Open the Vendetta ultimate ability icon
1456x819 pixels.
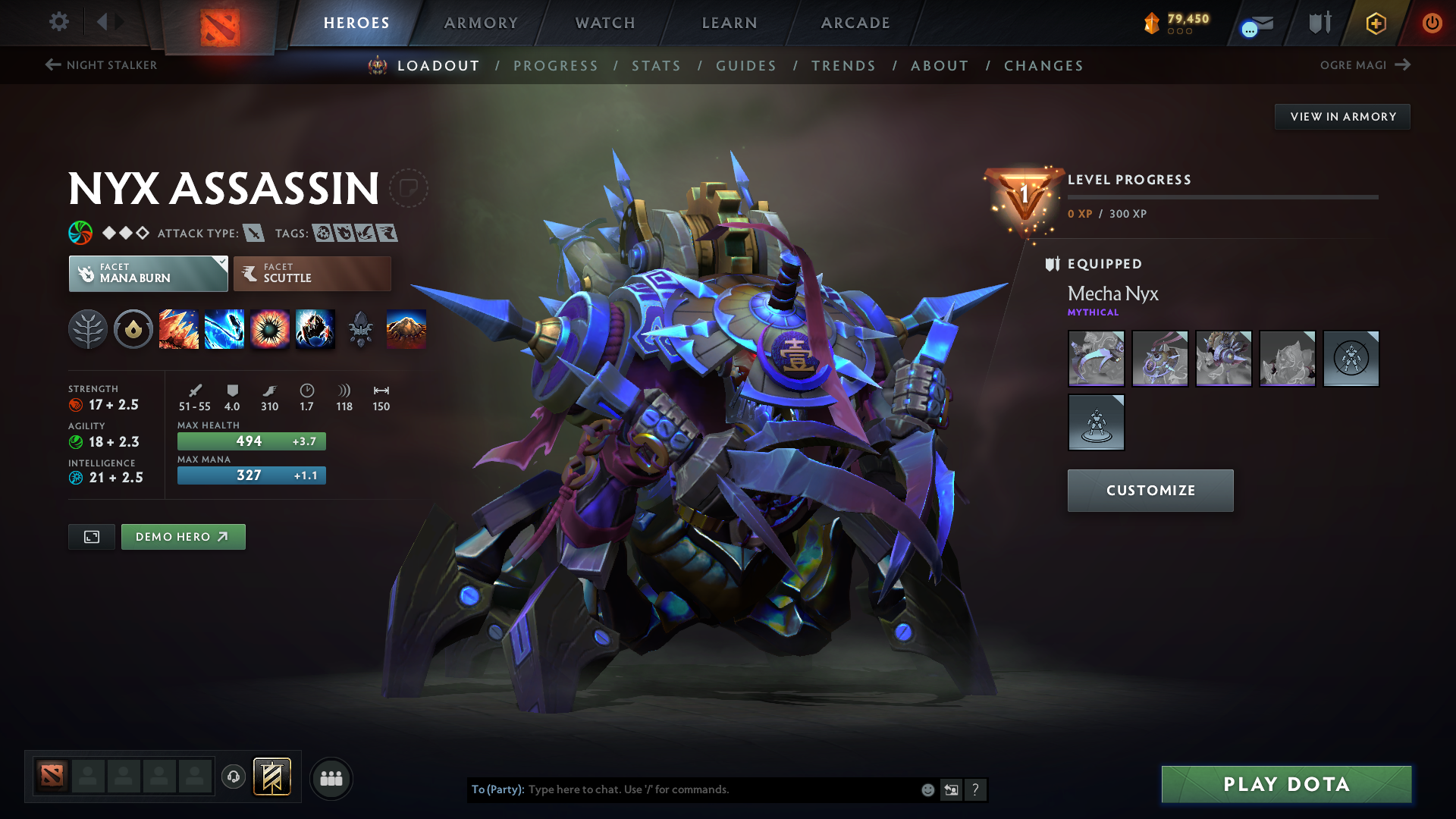pyautogui.click(x=315, y=329)
